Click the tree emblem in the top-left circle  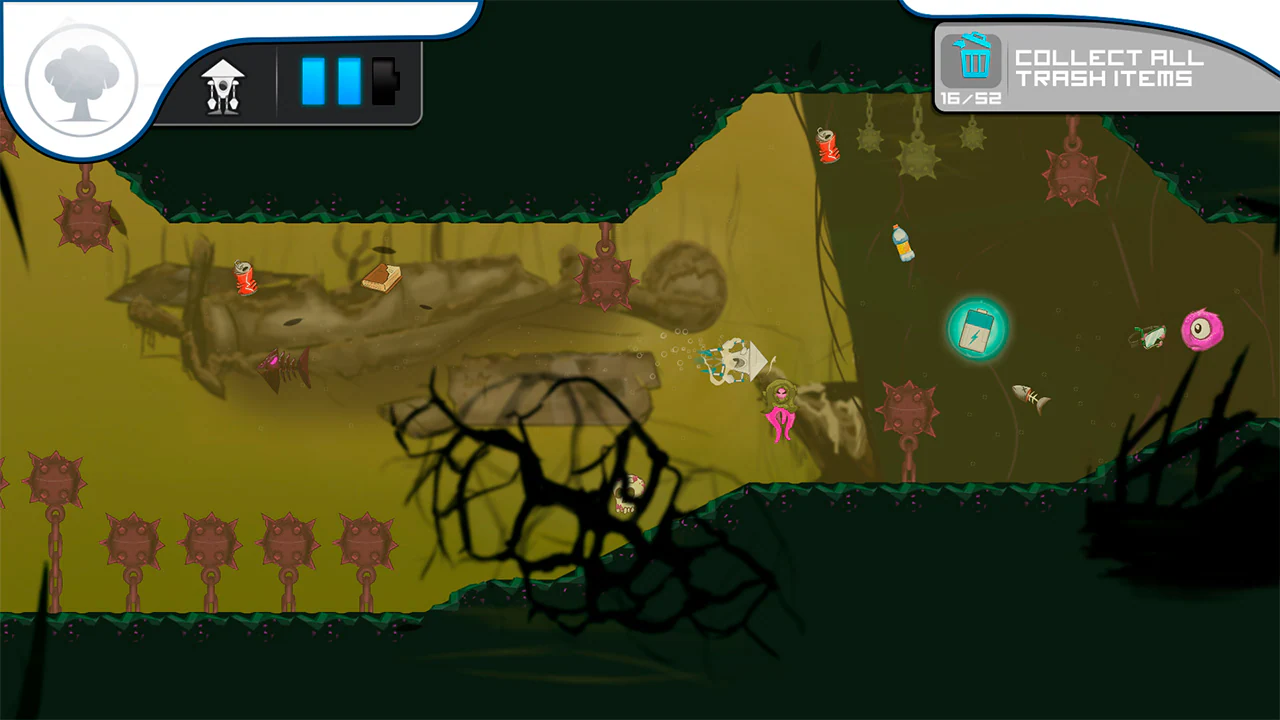(80, 78)
